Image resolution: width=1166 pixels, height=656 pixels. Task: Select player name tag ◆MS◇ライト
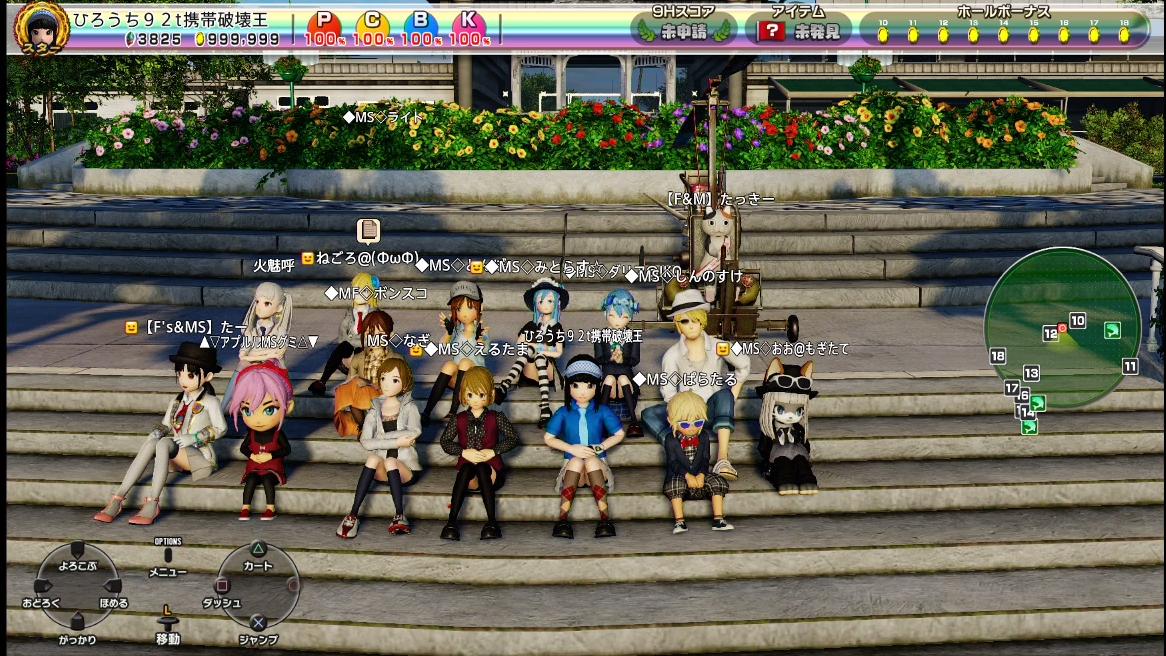pos(382,118)
